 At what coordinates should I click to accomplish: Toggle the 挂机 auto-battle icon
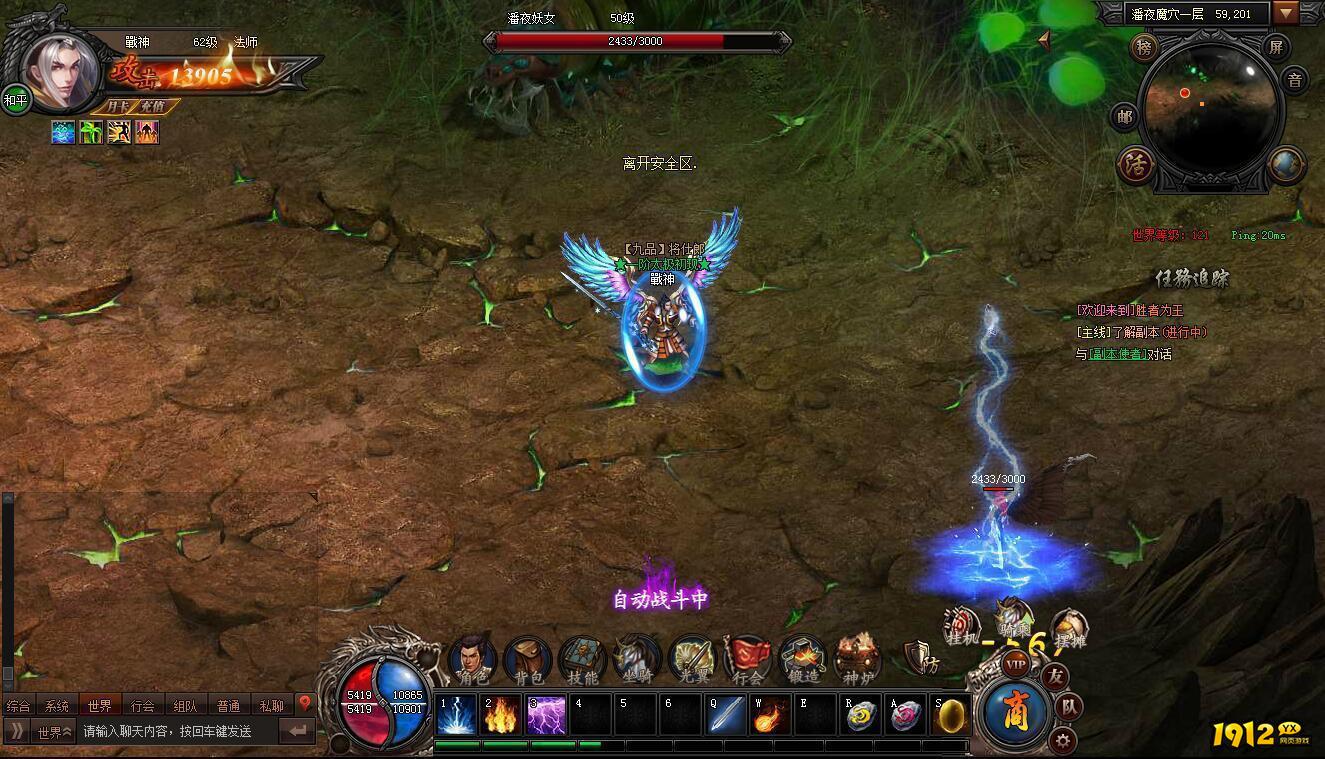click(963, 627)
